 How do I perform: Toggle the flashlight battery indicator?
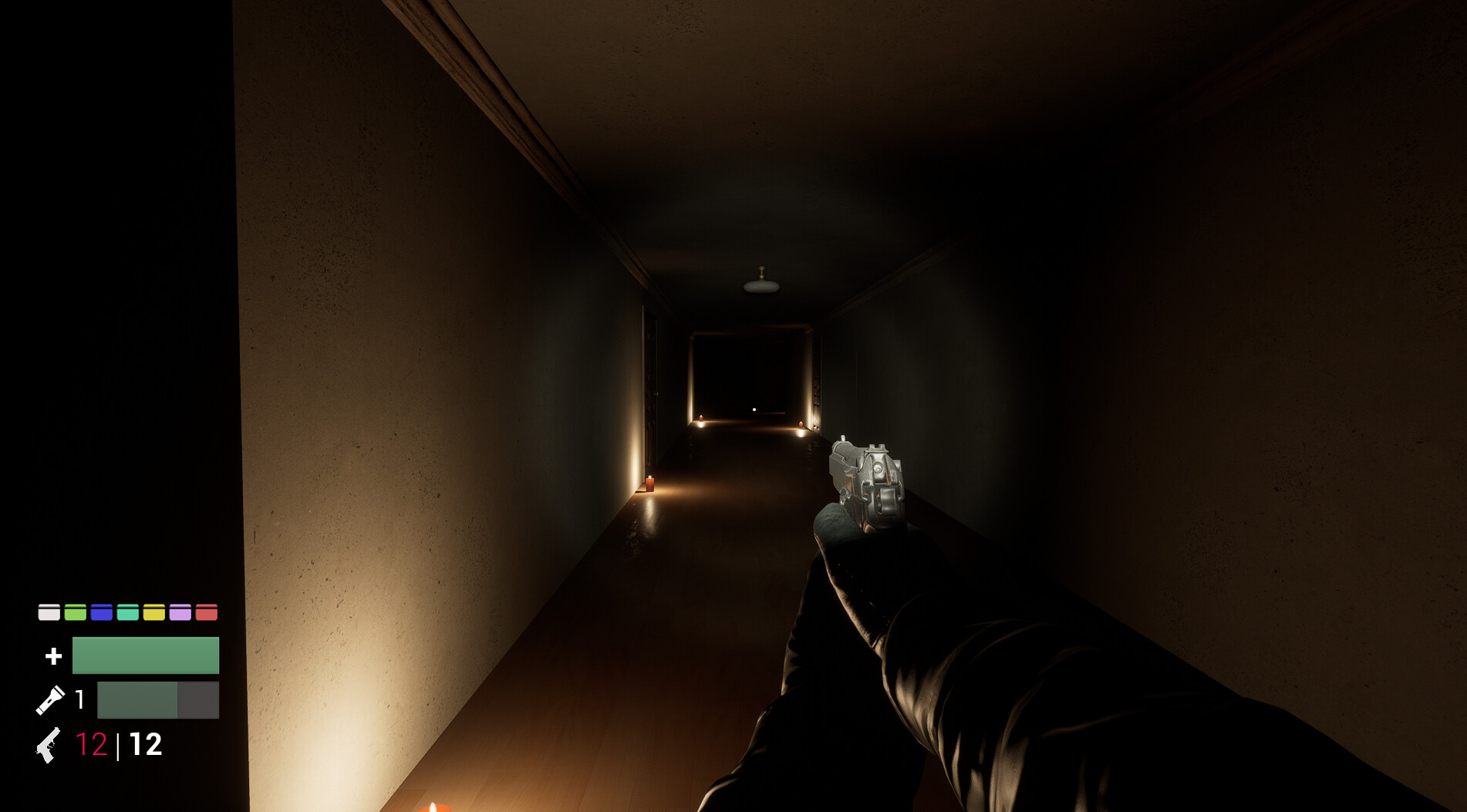click(x=158, y=700)
